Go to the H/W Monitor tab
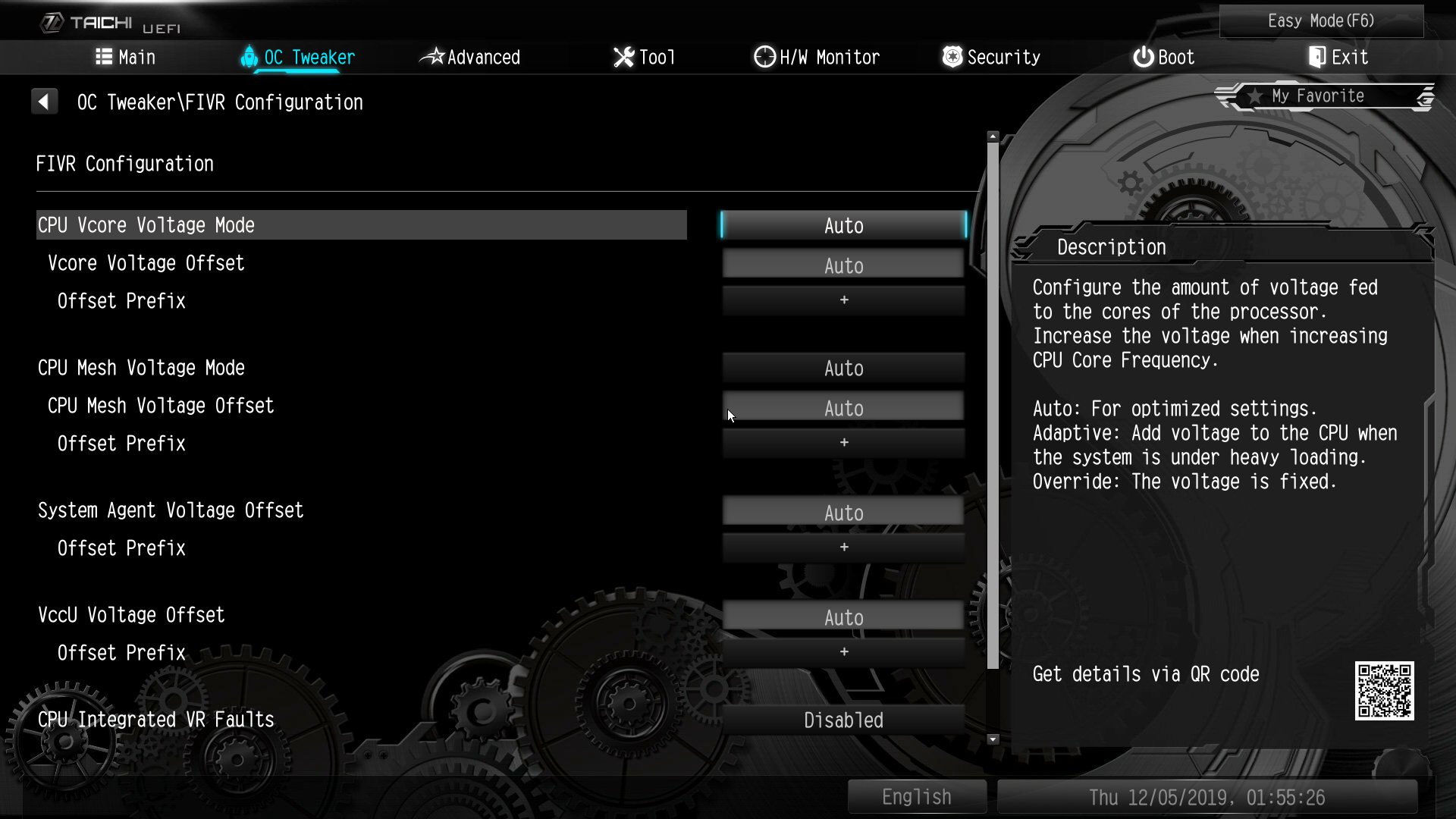 [817, 58]
